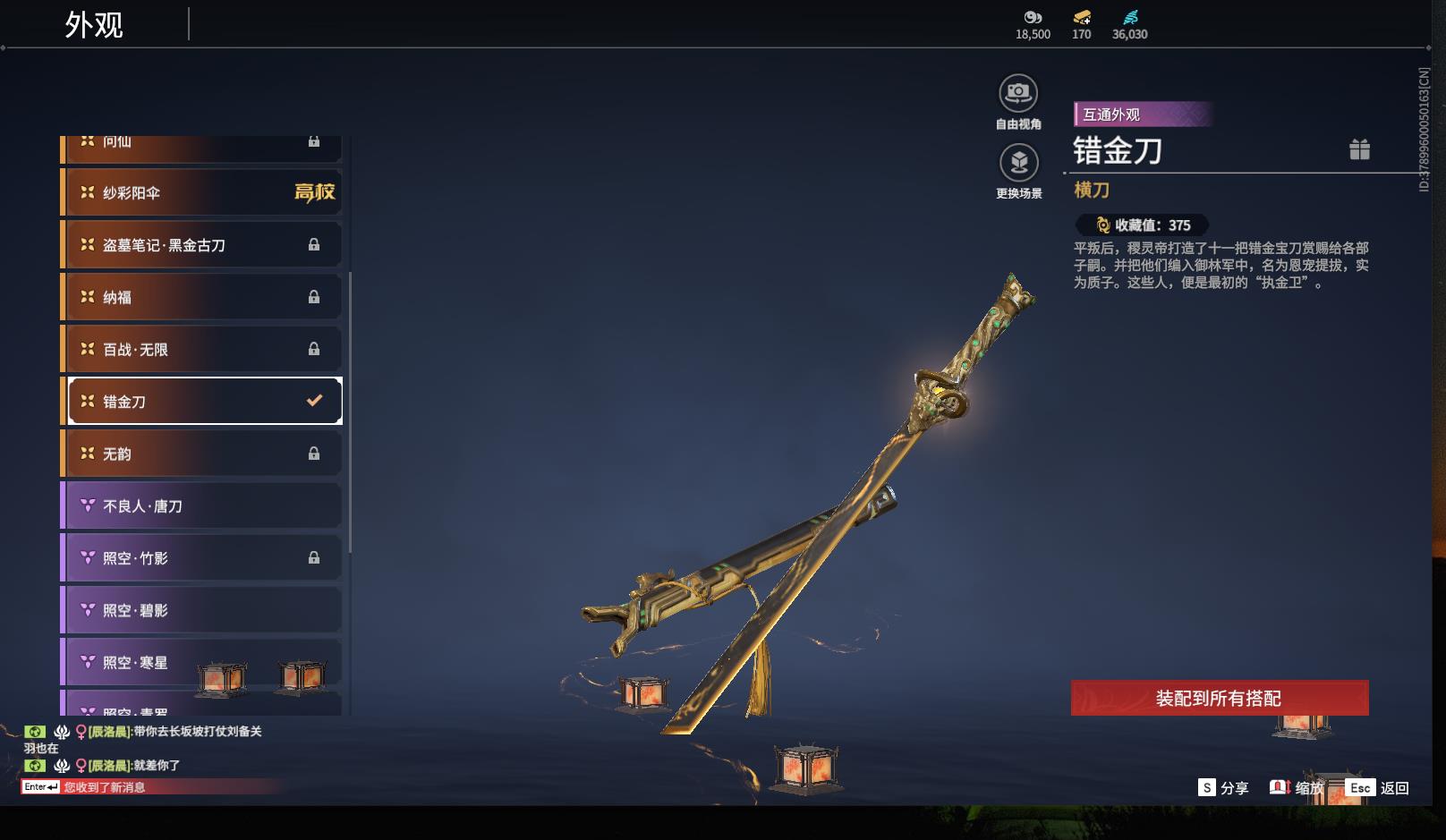Open the new message chat notification
The image size is (1446, 840).
[x=103, y=787]
